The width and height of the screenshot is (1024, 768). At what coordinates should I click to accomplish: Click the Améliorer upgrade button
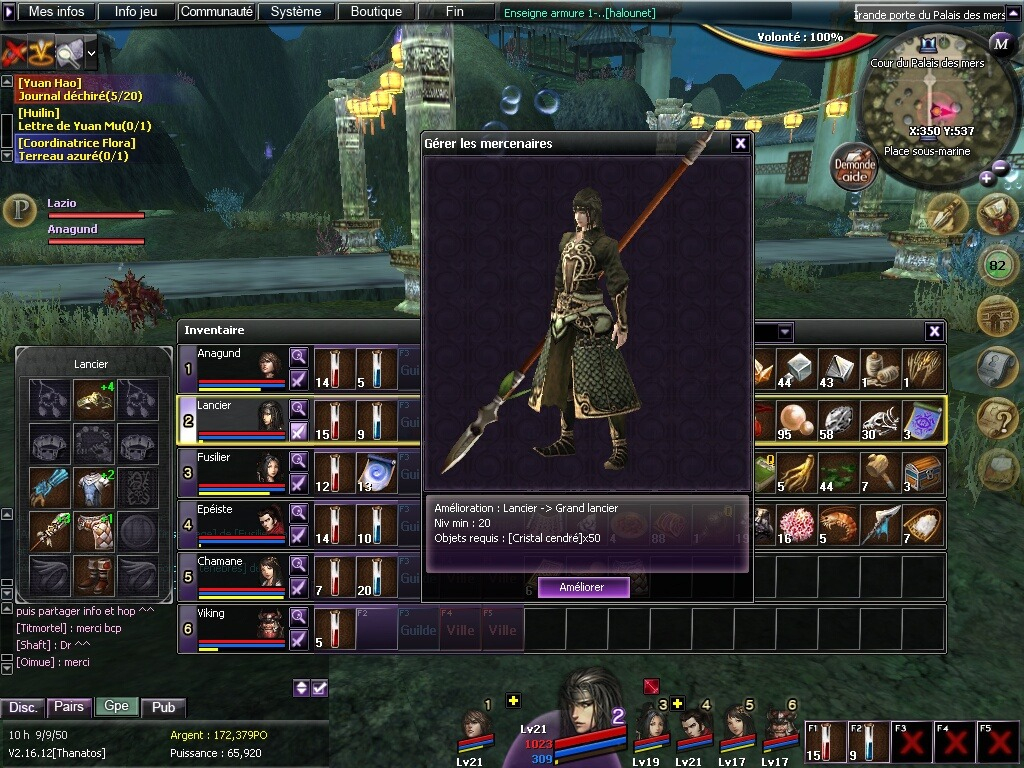583,588
